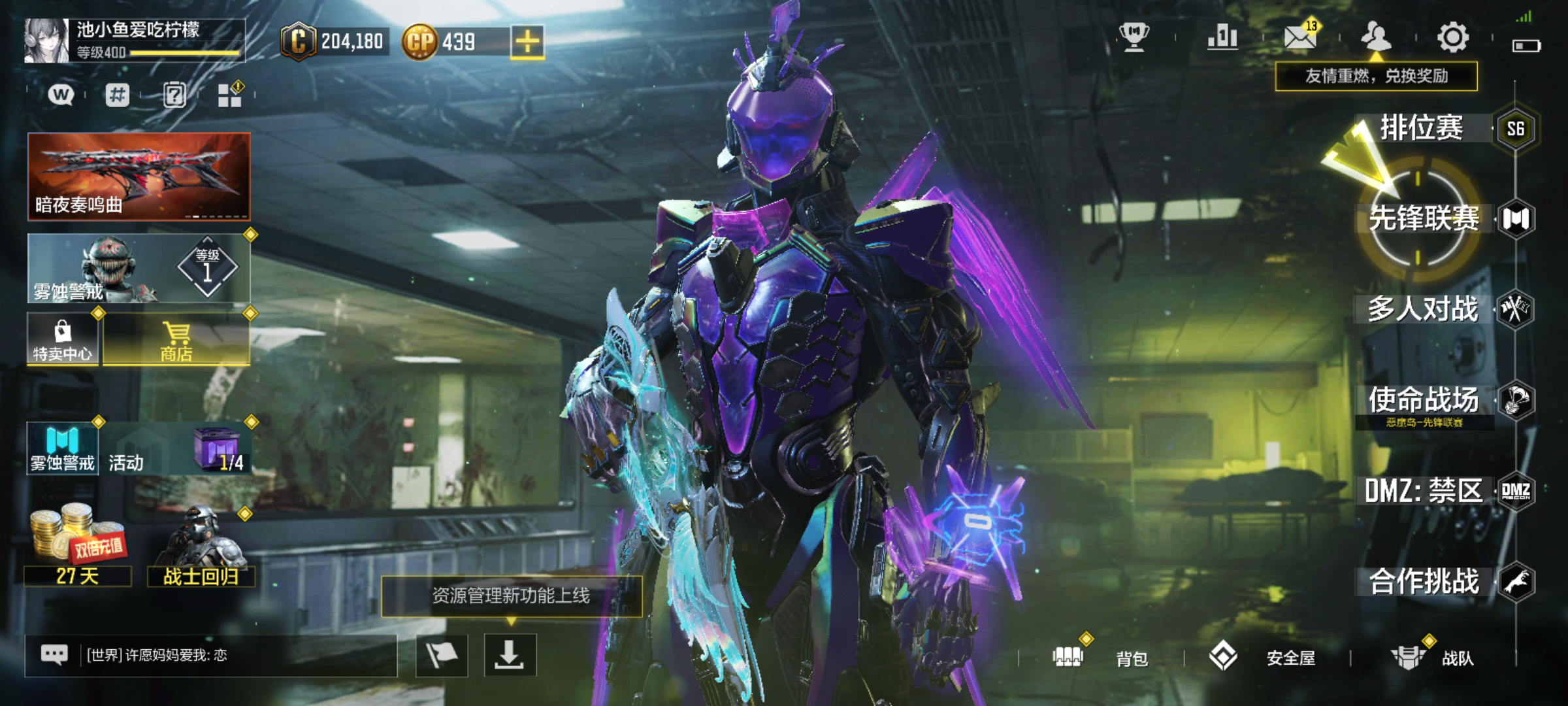The width and height of the screenshot is (1568, 706).
Task: Open the world chat box
Action: (210, 655)
